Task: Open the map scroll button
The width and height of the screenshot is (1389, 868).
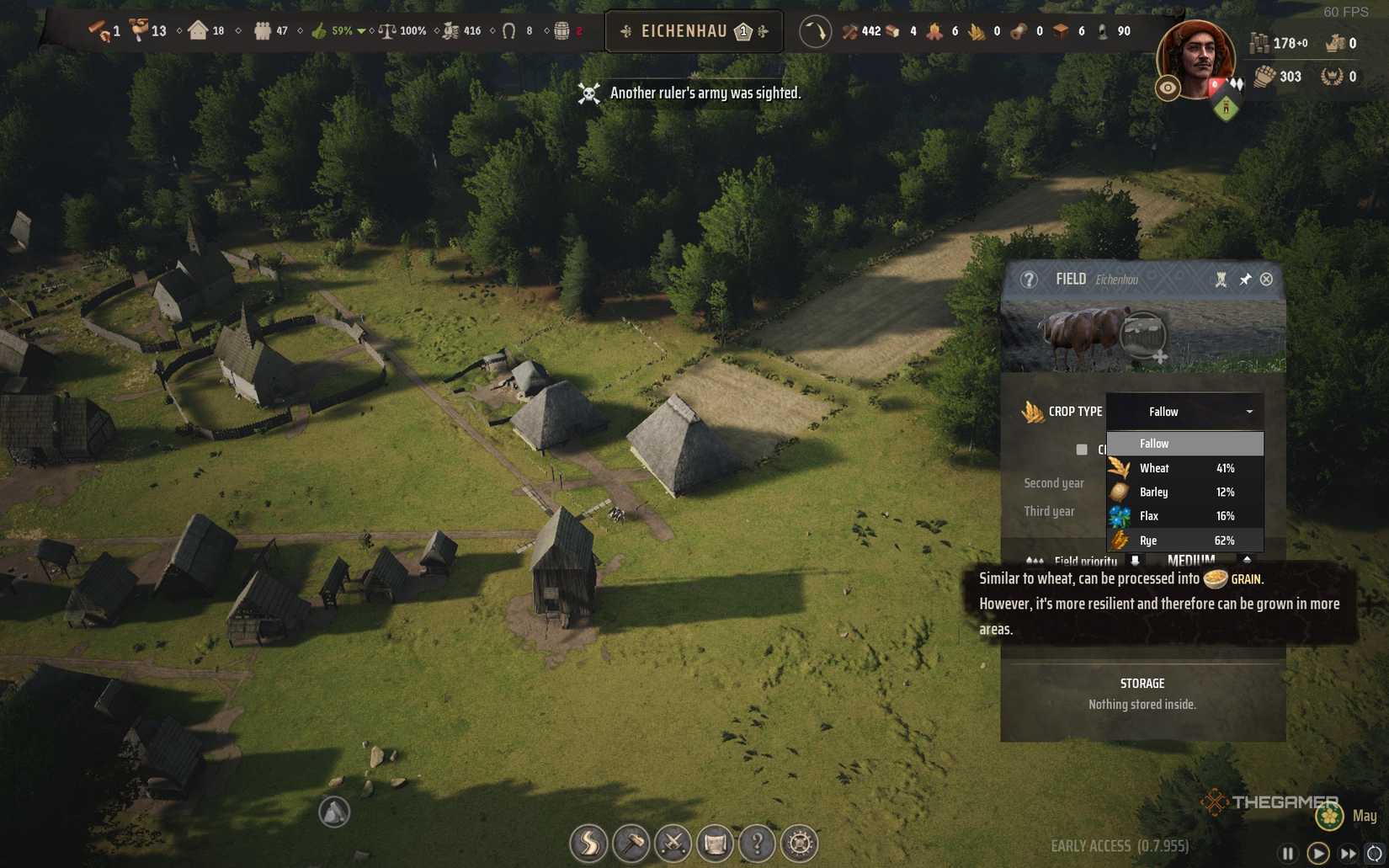Action: (x=715, y=843)
